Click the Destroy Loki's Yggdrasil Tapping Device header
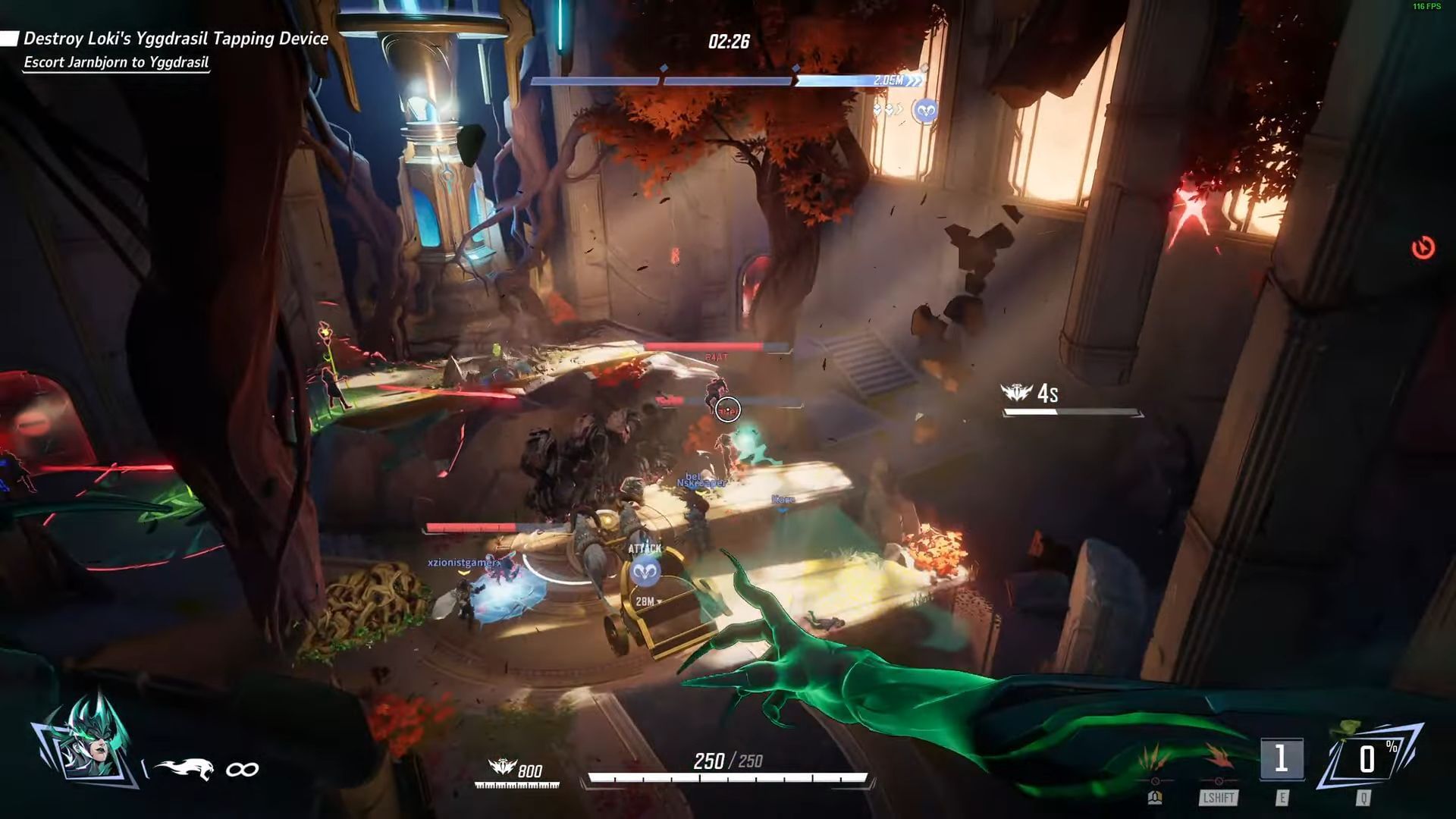1456x819 pixels. click(x=174, y=38)
